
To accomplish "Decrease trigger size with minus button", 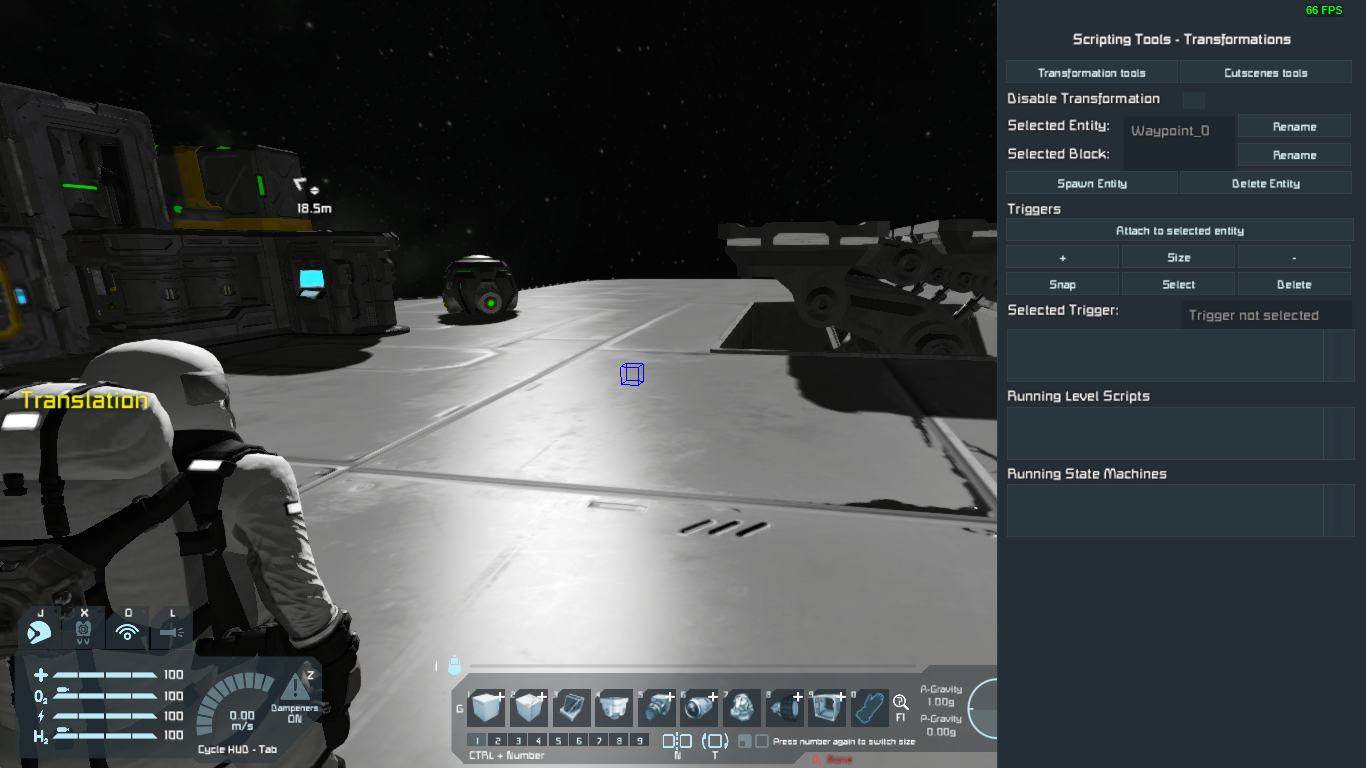I will tap(1294, 258).
